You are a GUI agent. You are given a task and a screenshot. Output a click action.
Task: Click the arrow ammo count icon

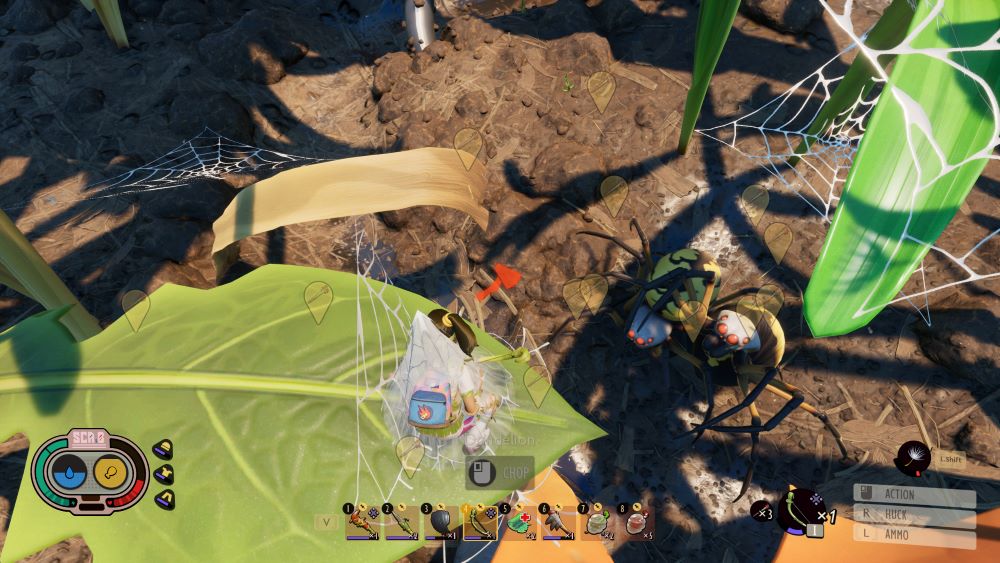pos(760,511)
